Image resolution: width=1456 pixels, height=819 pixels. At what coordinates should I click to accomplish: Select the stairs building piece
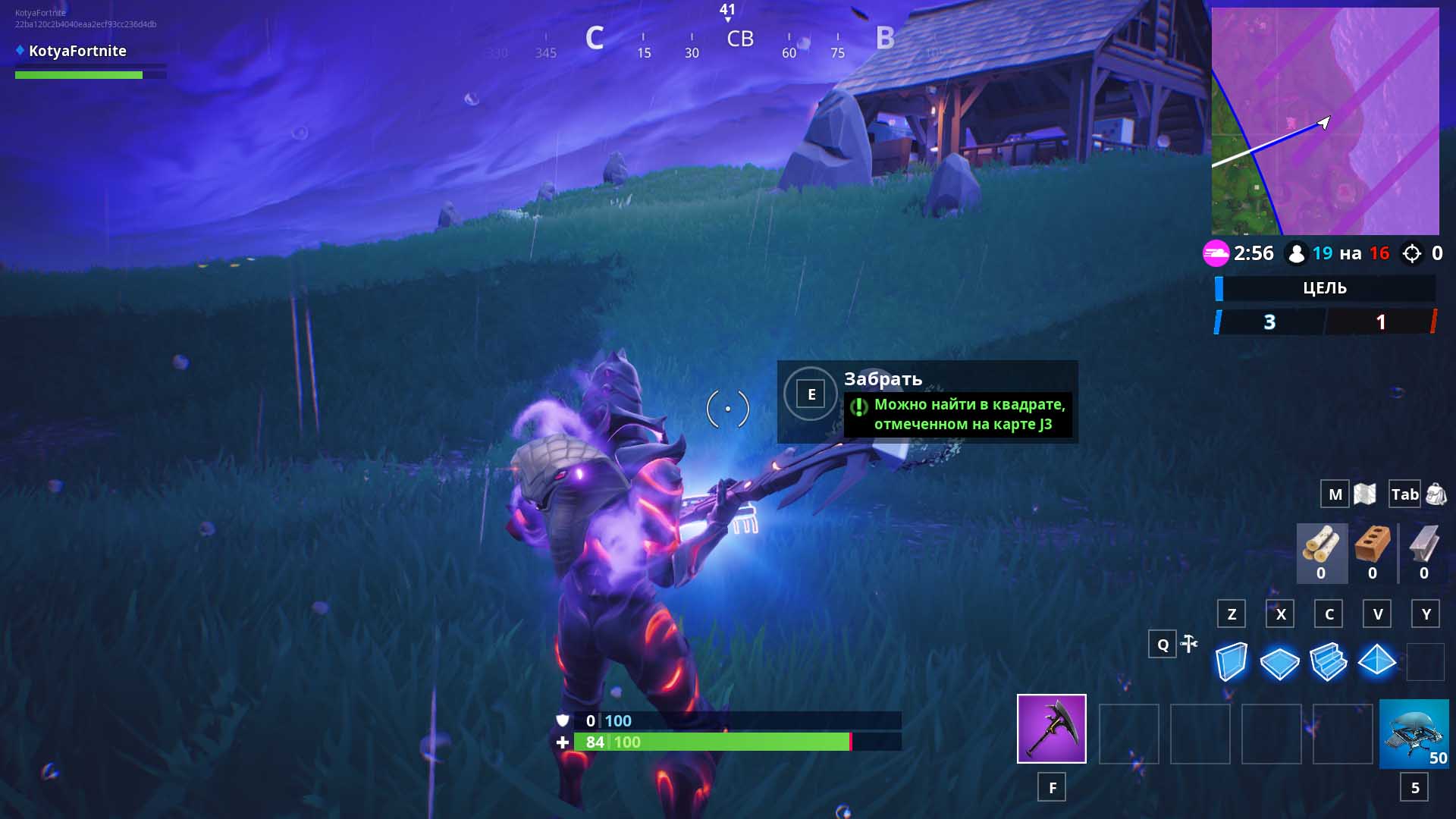point(1328,661)
